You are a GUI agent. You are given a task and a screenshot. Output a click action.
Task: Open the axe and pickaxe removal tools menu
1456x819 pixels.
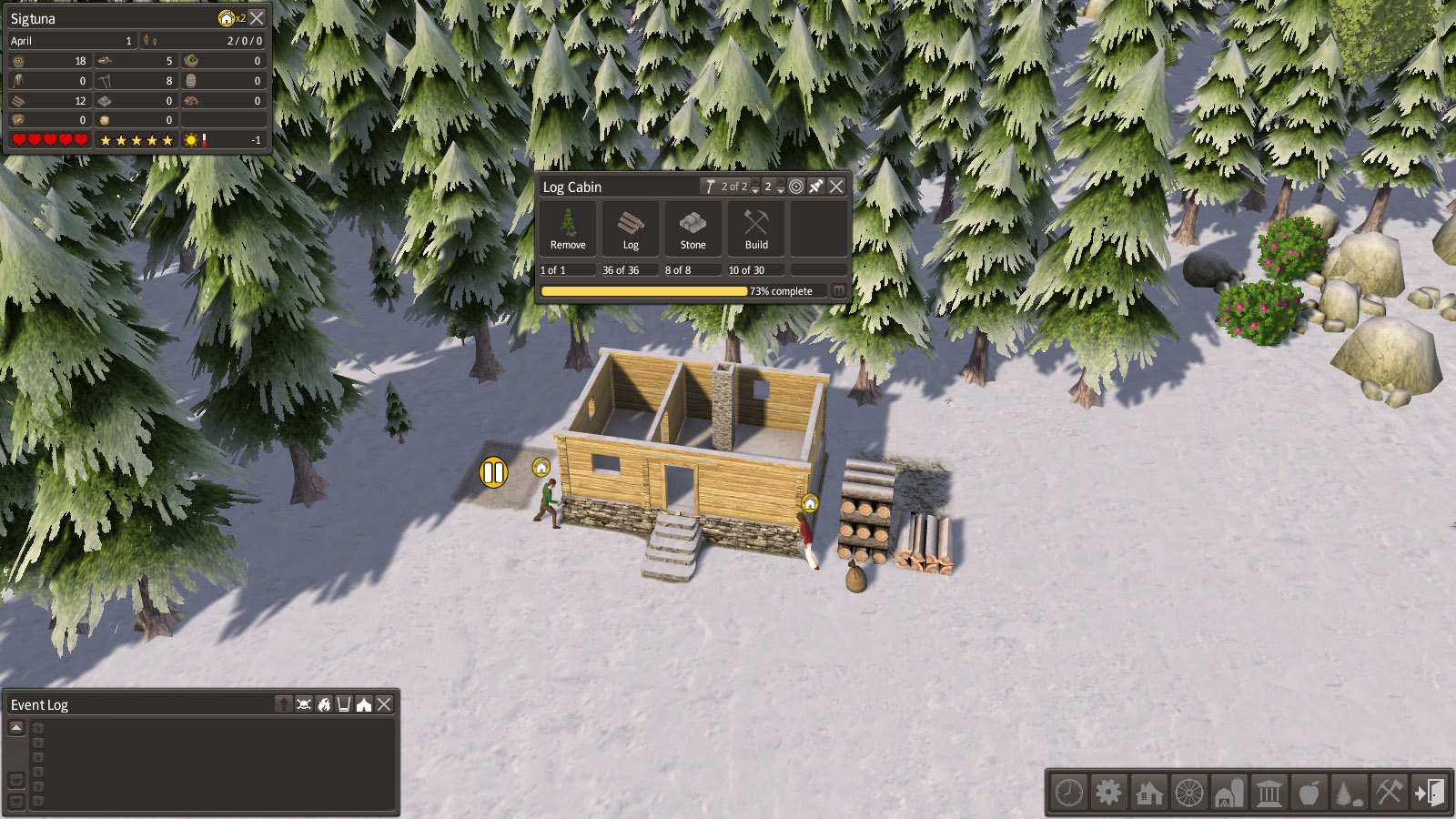coord(1389,793)
